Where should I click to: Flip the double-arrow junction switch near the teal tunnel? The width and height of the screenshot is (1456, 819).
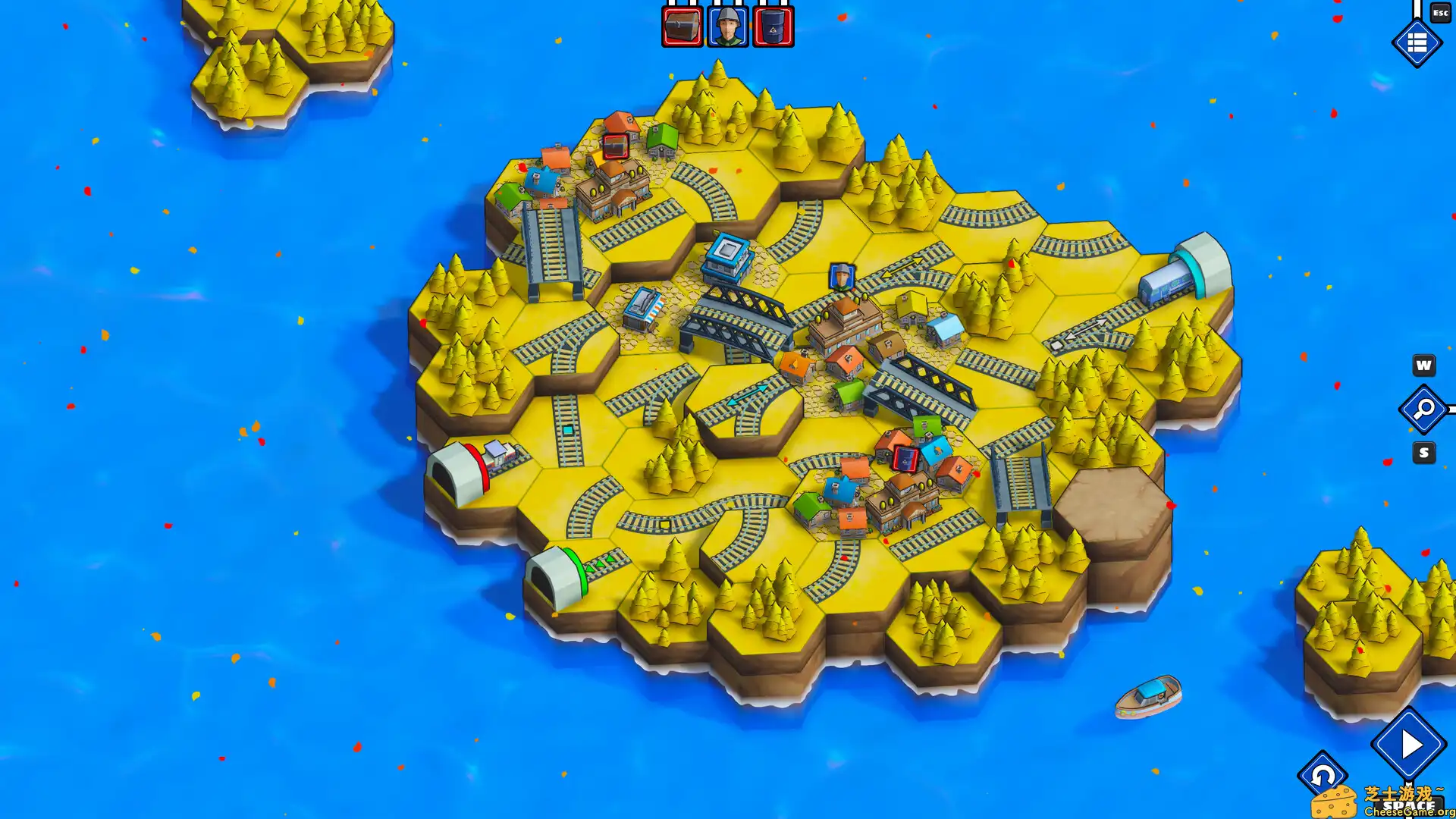[1087, 328]
